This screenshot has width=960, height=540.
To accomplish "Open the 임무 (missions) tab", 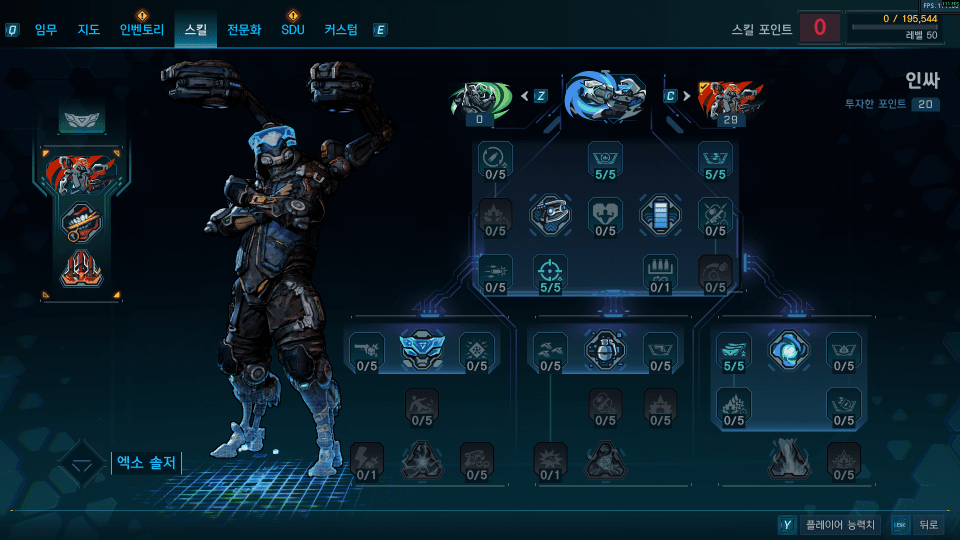I will click(46, 29).
